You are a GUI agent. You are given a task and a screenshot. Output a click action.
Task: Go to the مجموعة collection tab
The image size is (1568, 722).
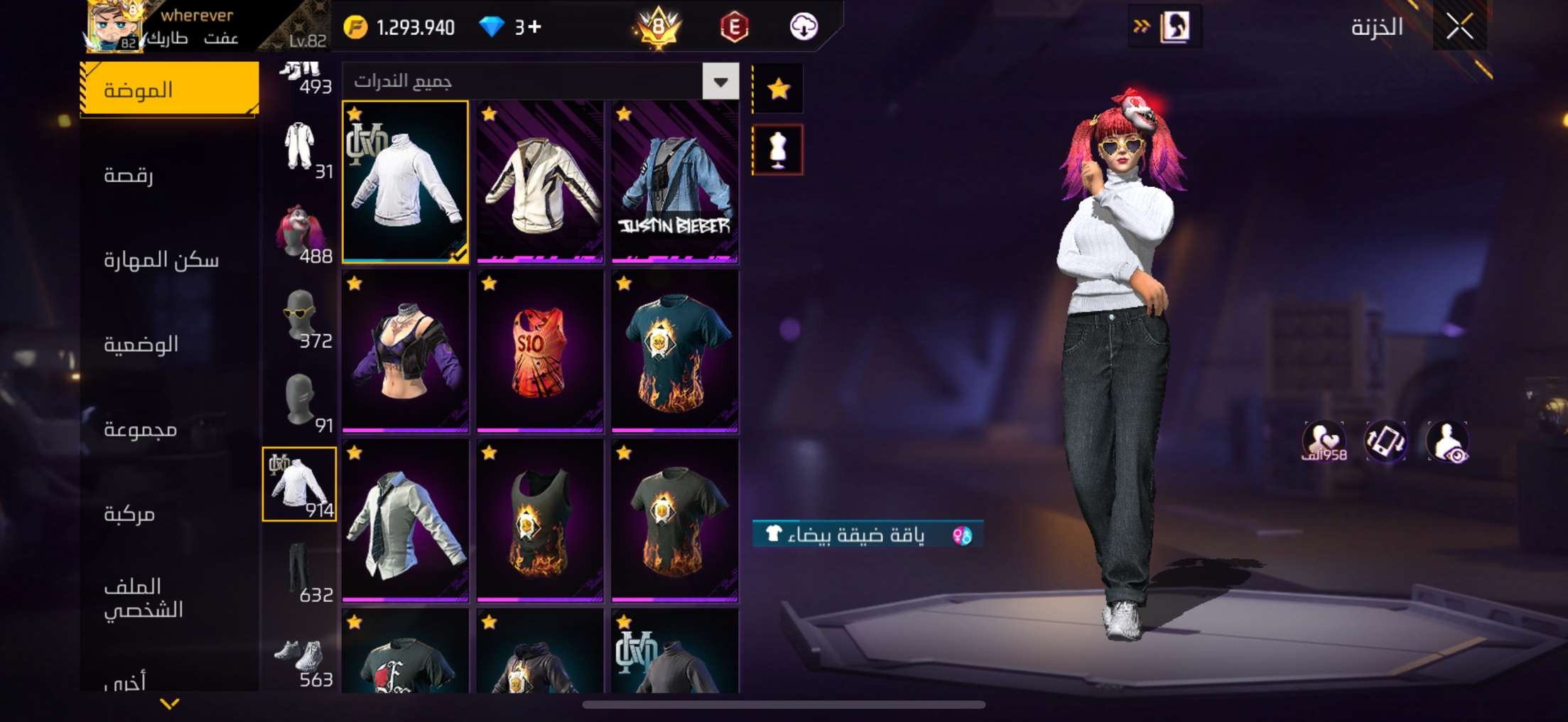click(x=140, y=429)
